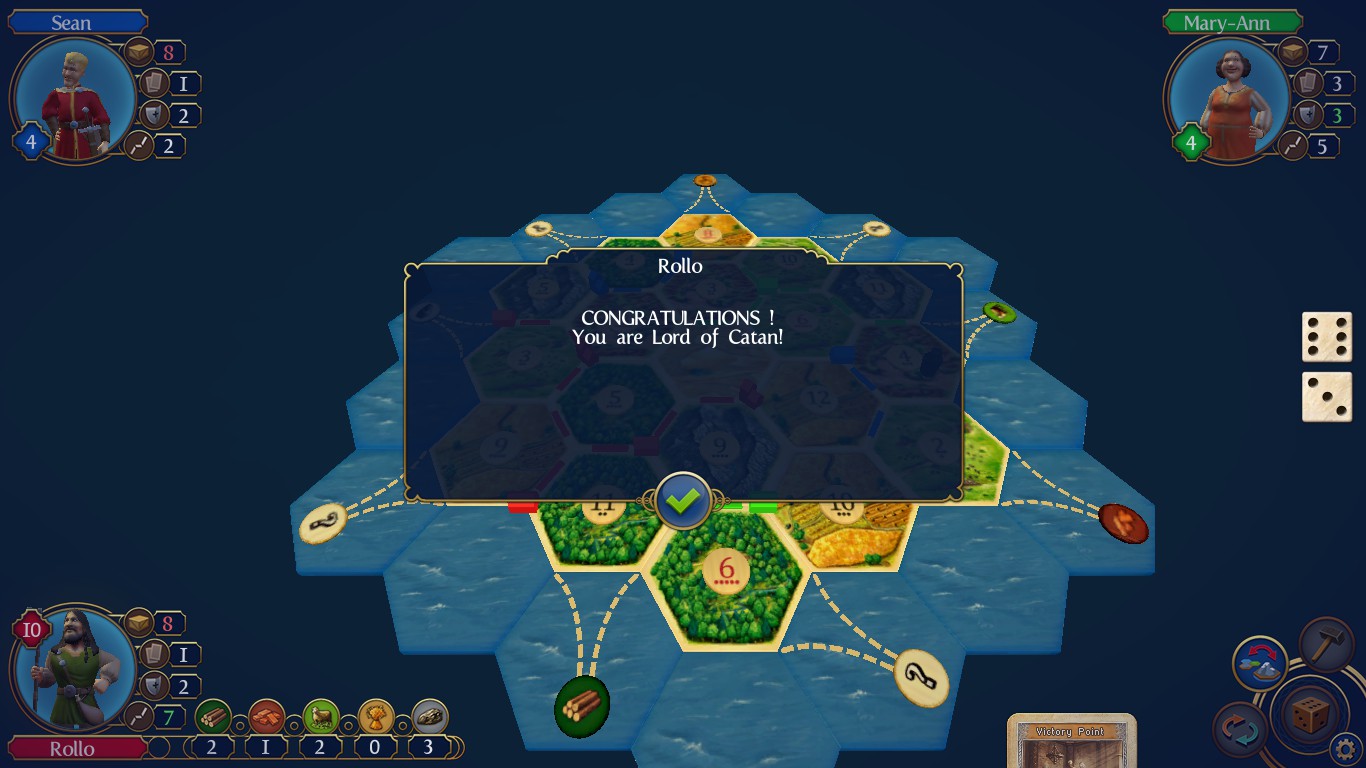Choose the wool sheep resource icon

321,717
